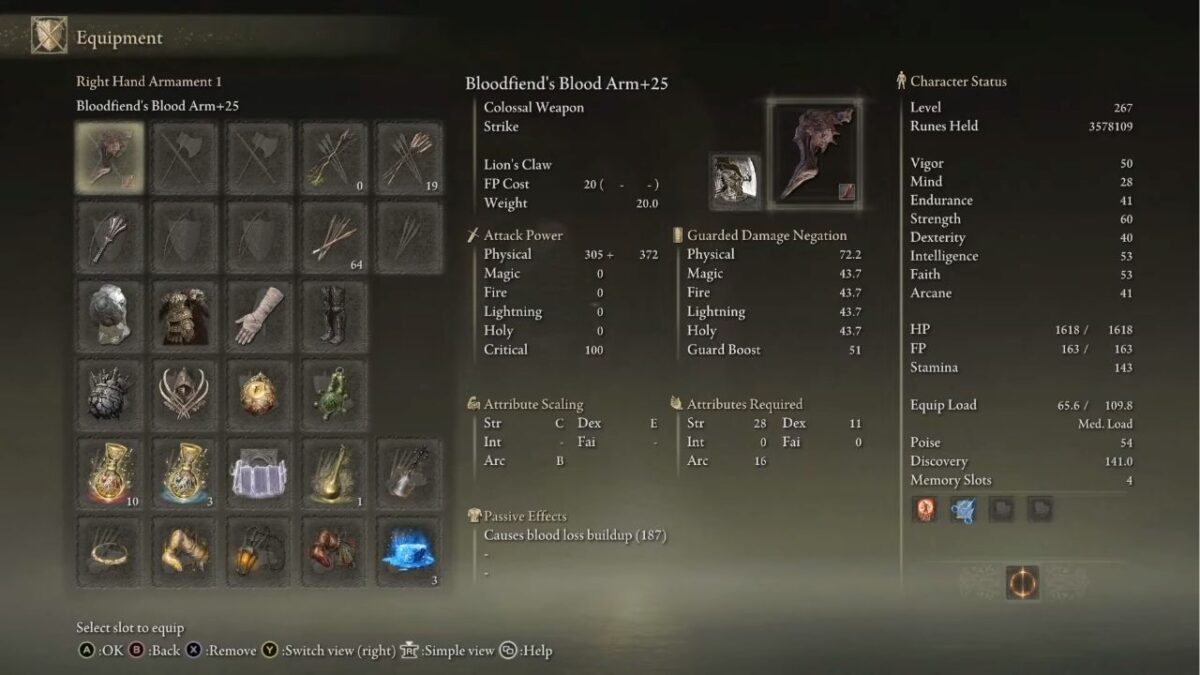Select the Bloodfiend's Blood Arm weapon slot
Screen dimensions: 1200x675
click(110, 158)
